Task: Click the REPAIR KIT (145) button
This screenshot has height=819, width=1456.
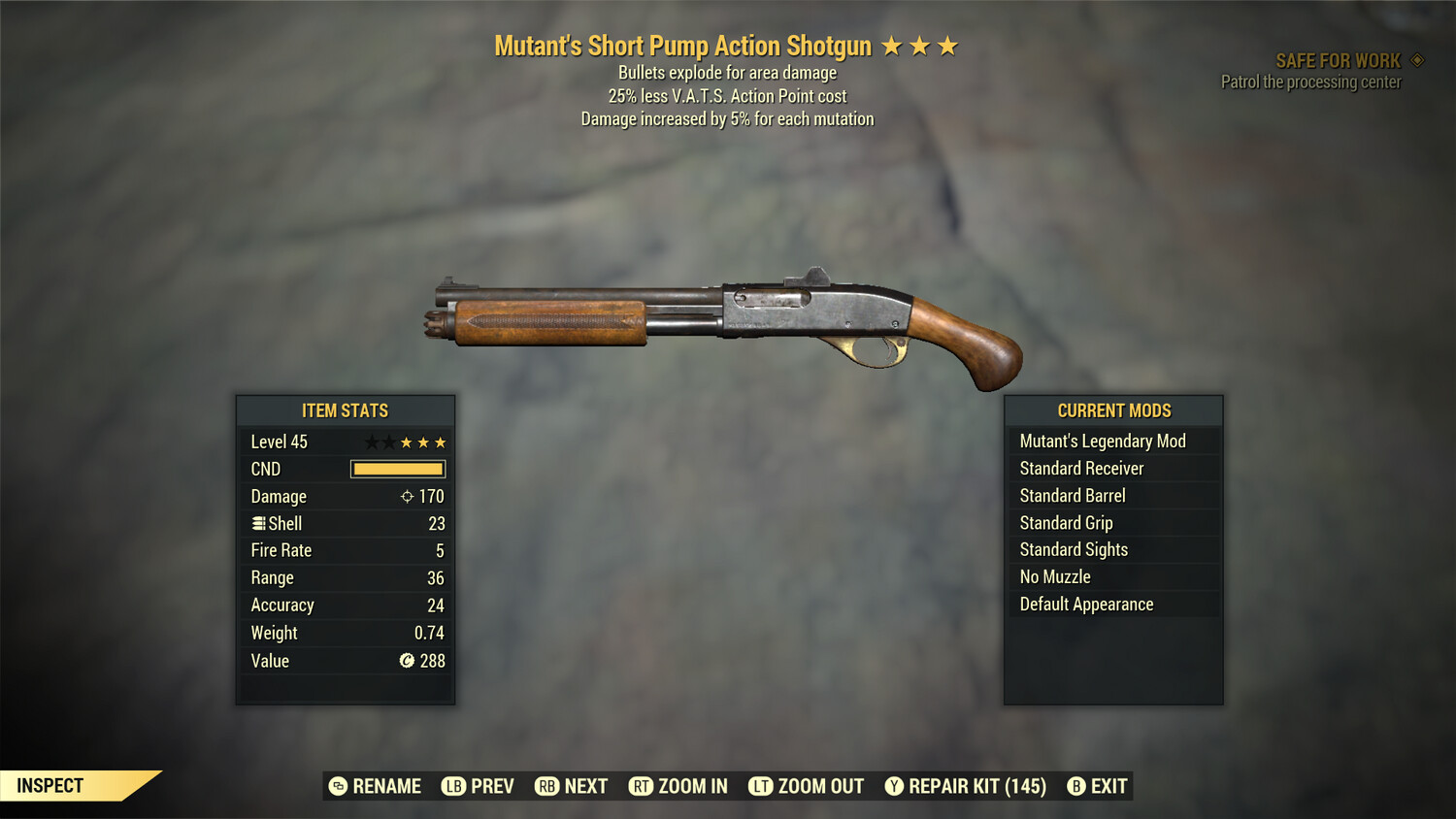Action: [x=966, y=786]
